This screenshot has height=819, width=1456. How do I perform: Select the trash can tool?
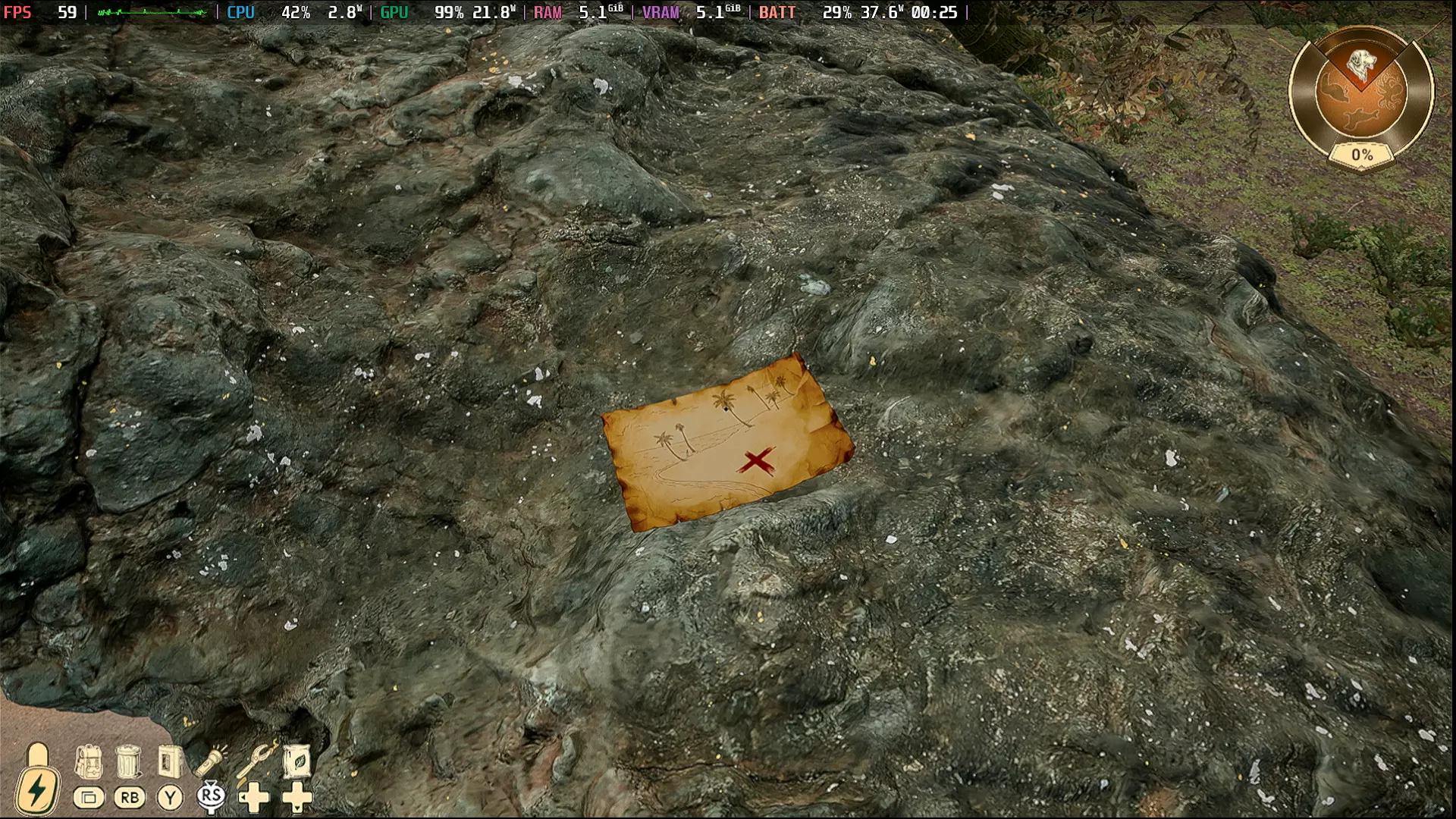(130, 761)
